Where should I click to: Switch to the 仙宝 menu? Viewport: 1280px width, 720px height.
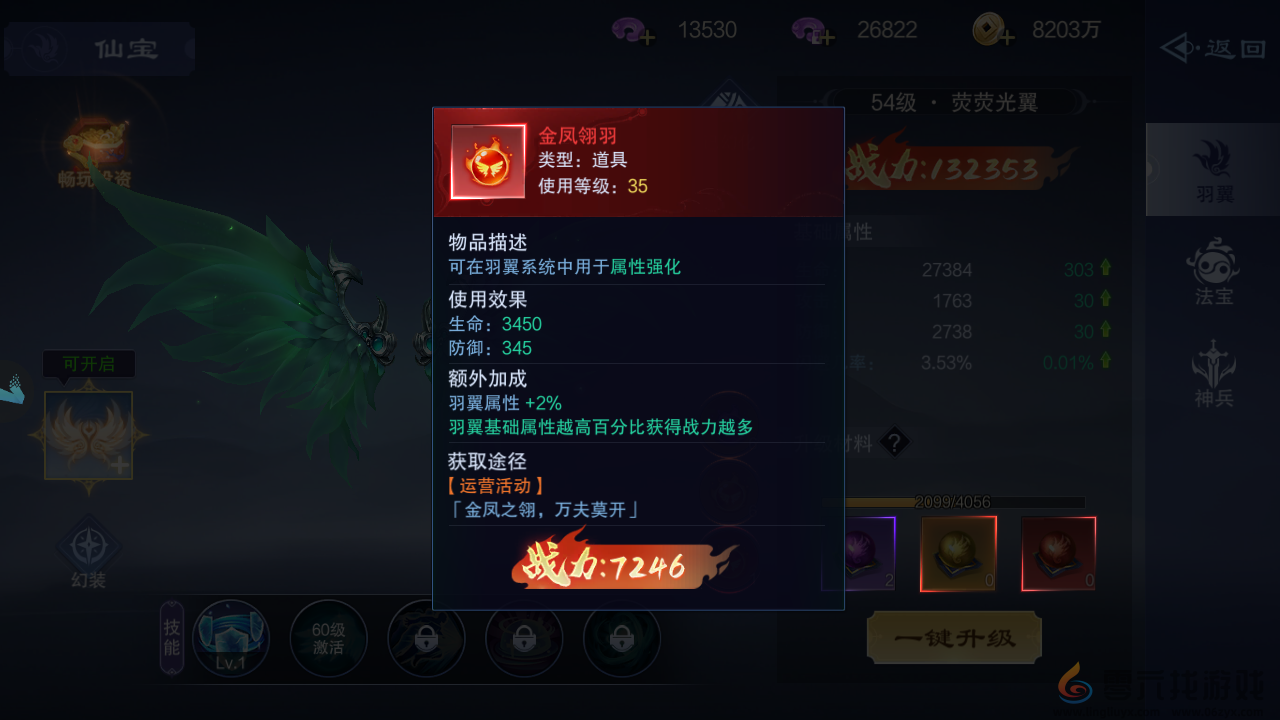click(x=98, y=48)
